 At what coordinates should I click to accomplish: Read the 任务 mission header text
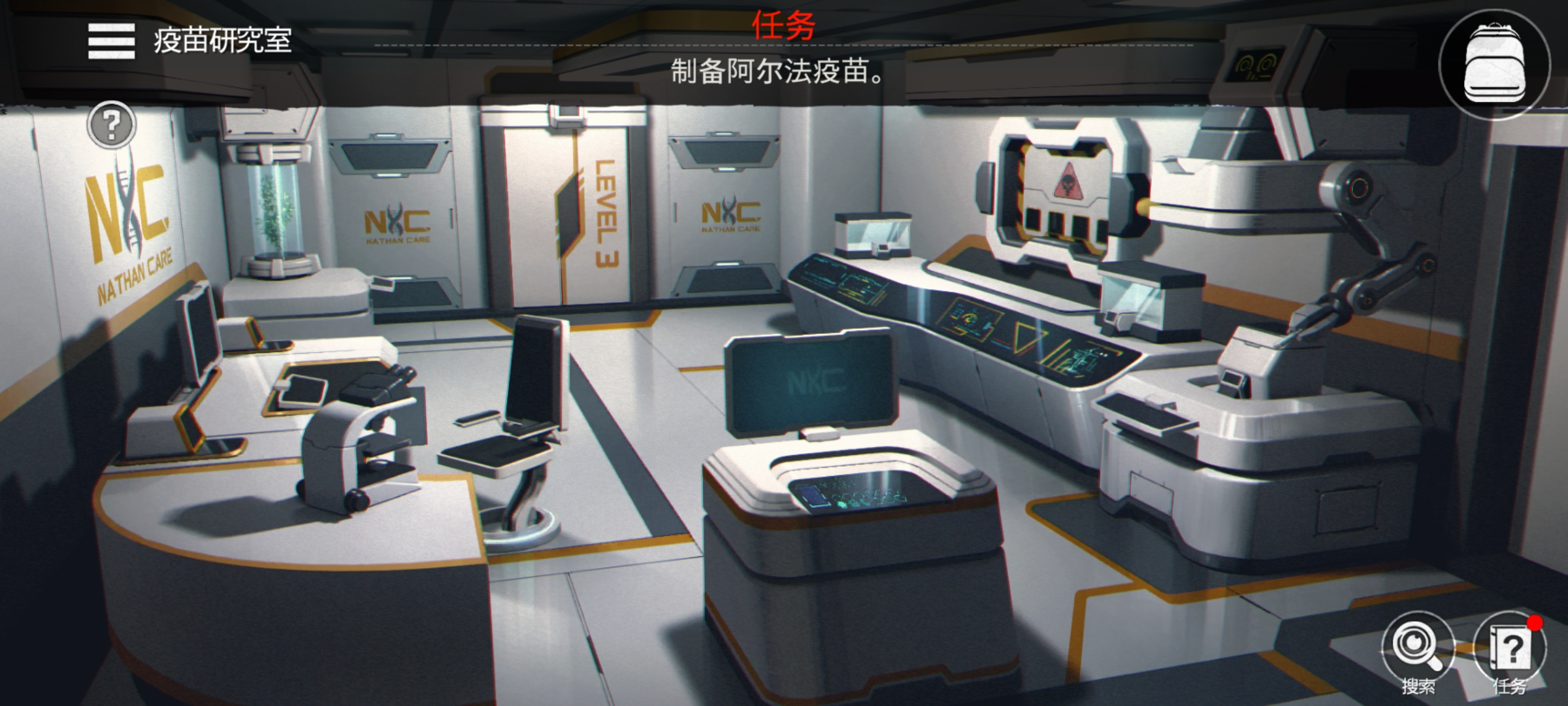point(782,24)
